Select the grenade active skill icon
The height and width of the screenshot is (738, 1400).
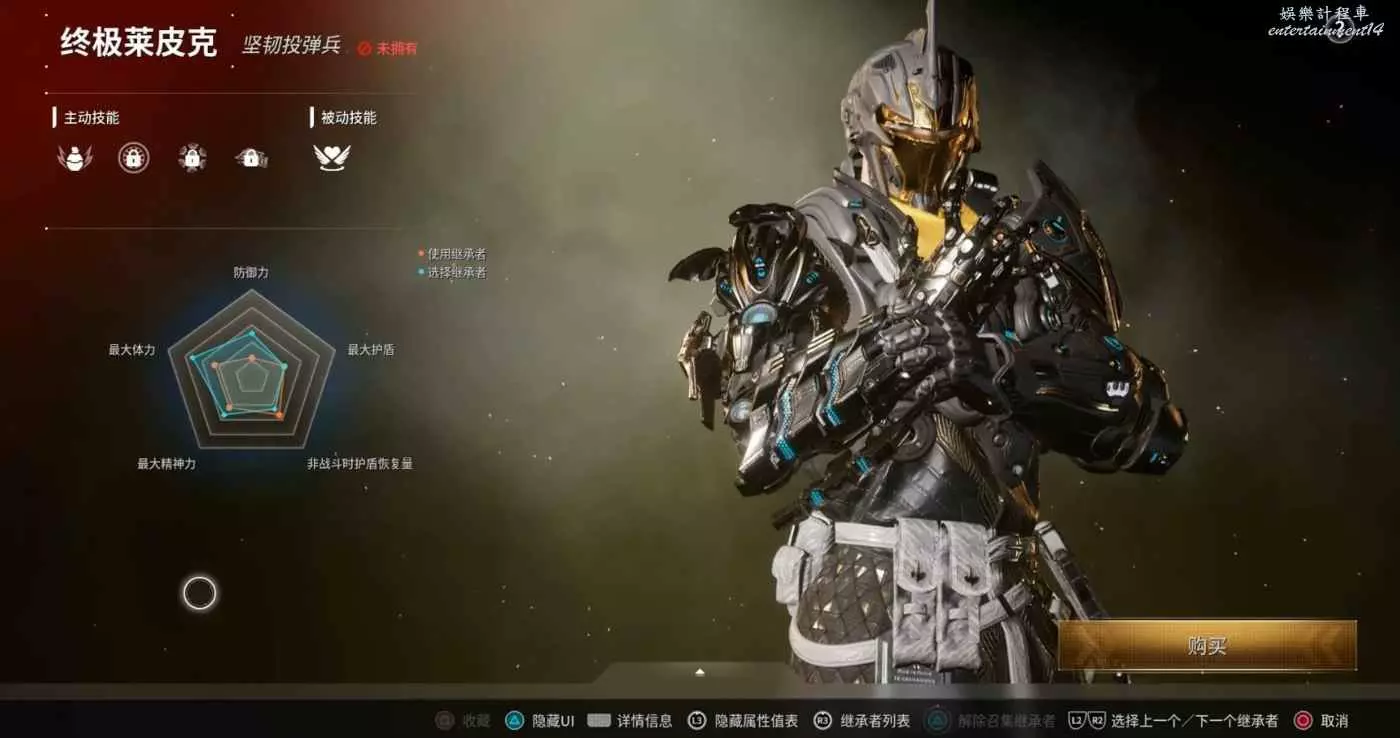75,157
